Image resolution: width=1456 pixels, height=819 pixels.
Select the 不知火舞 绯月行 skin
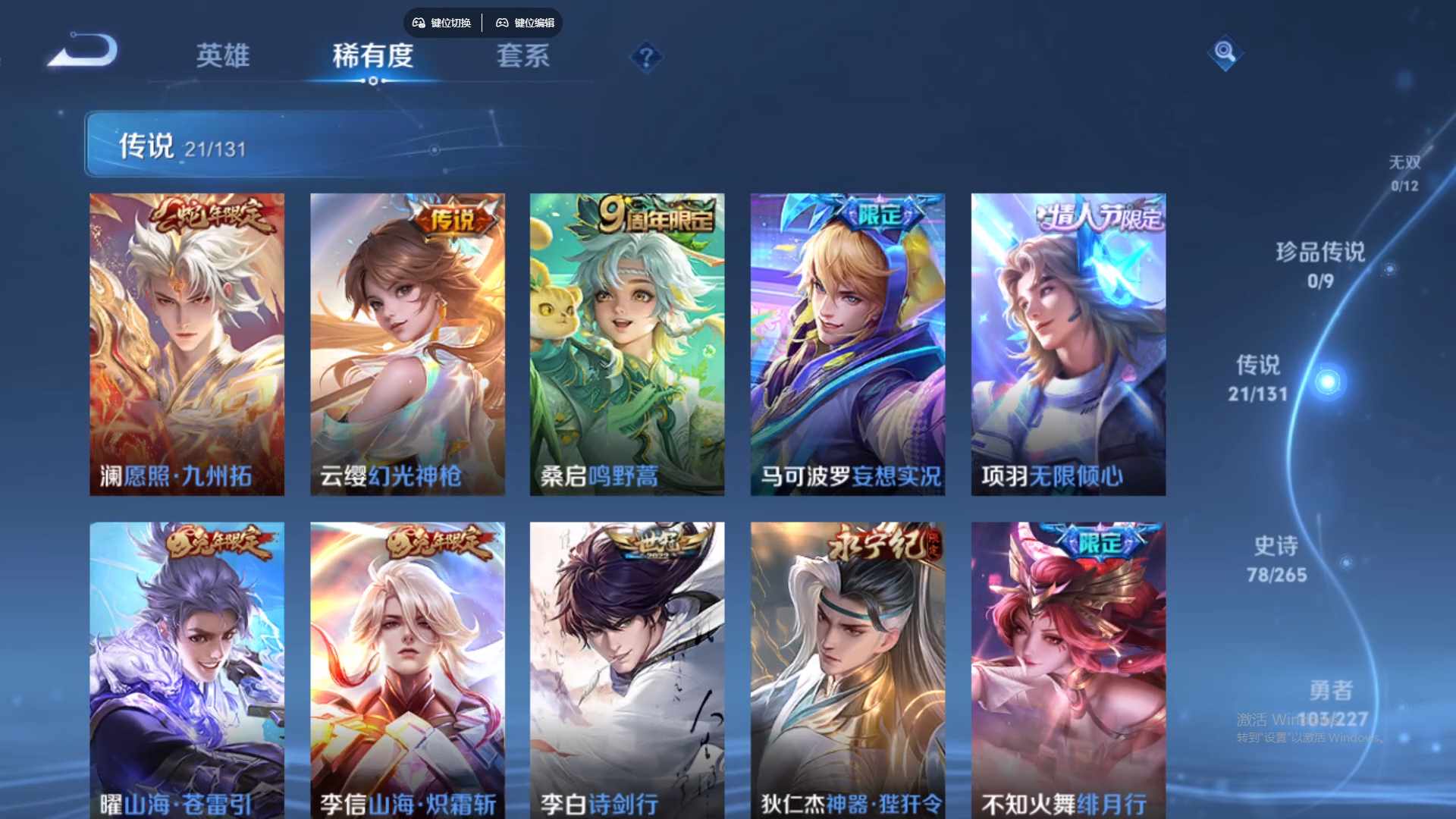point(1068,667)
